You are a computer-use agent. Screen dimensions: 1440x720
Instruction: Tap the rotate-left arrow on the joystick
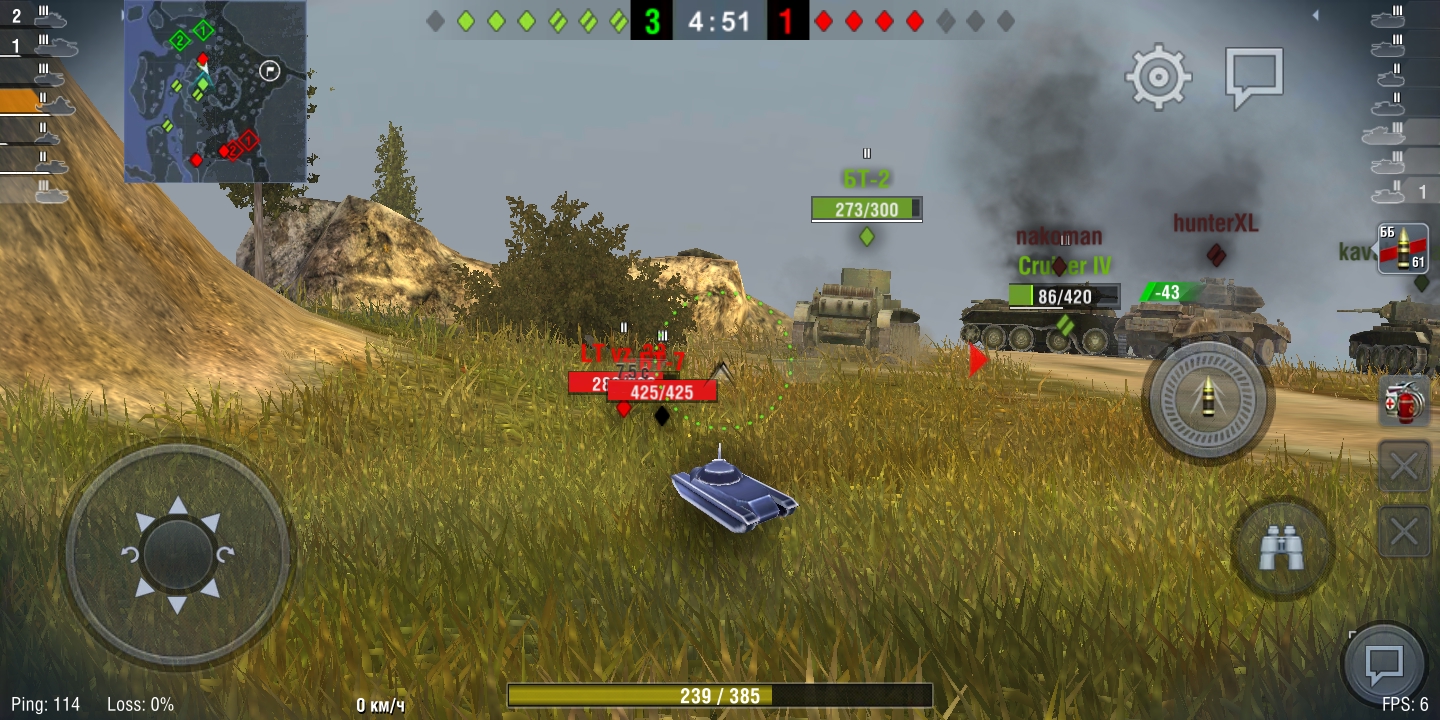pyautogui.click(x=131, y=555)
